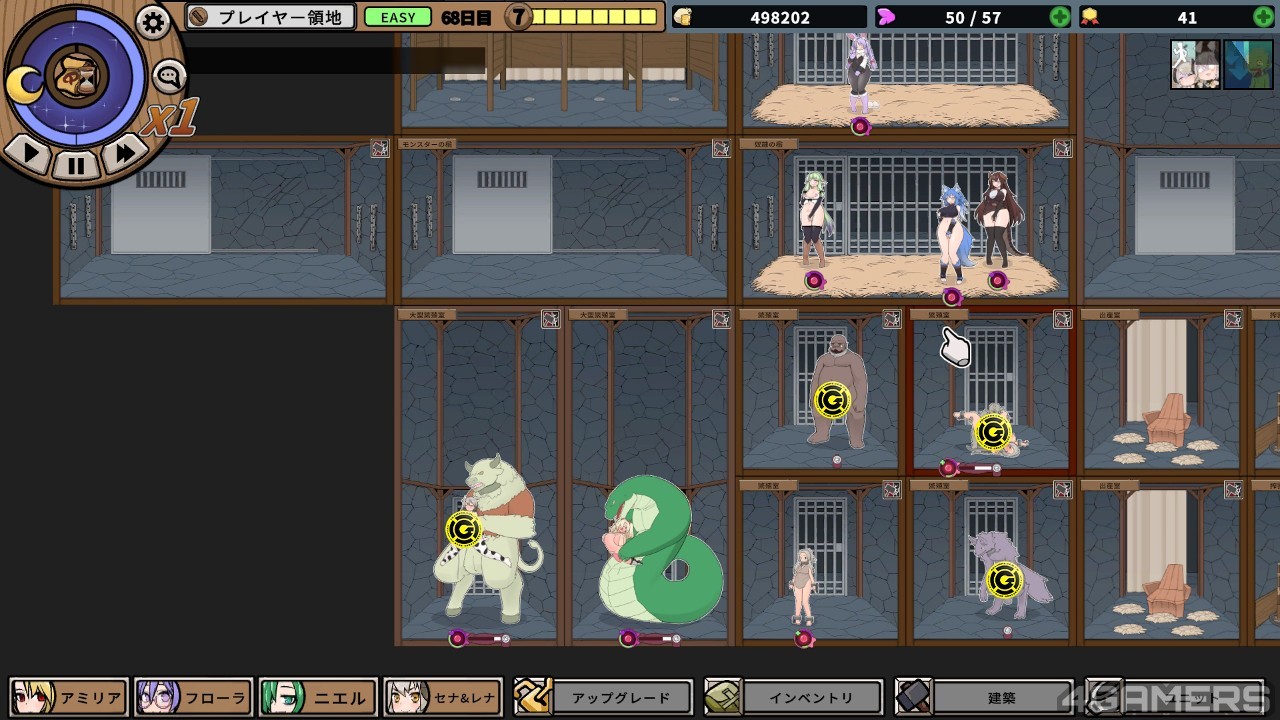The image size is (1280, 720).
Task: Select character アミリア
Action: (x=69, y=698)
